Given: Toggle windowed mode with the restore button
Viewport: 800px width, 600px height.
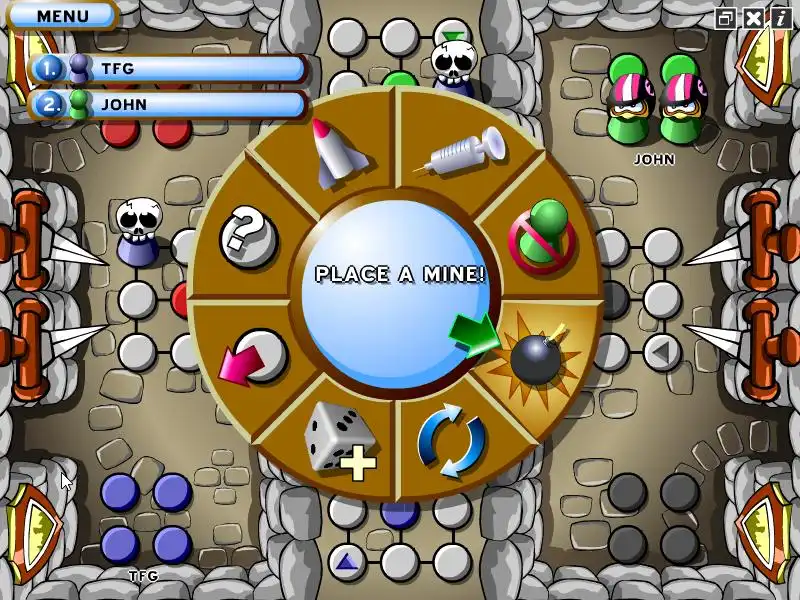Looking at the screenshot, I should point(725,17).
